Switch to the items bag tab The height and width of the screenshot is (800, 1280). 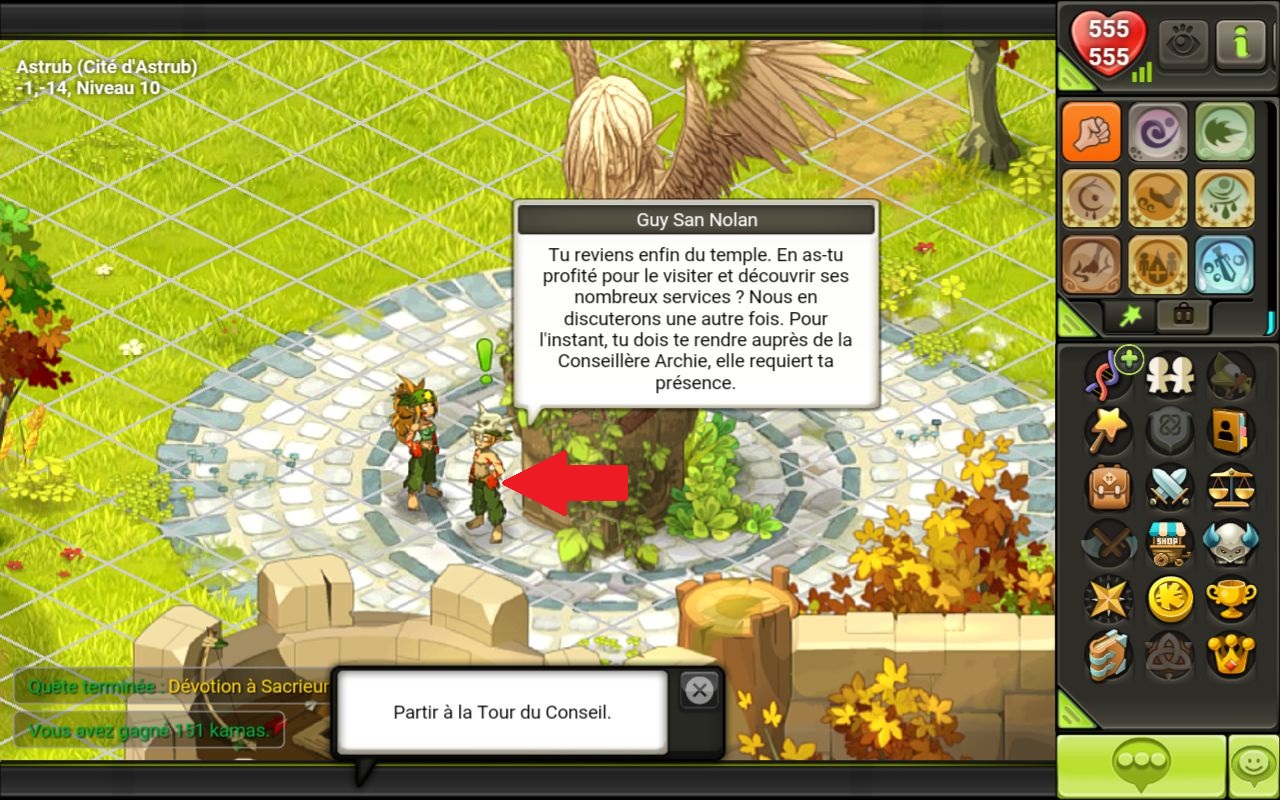tap(1183, 315)
